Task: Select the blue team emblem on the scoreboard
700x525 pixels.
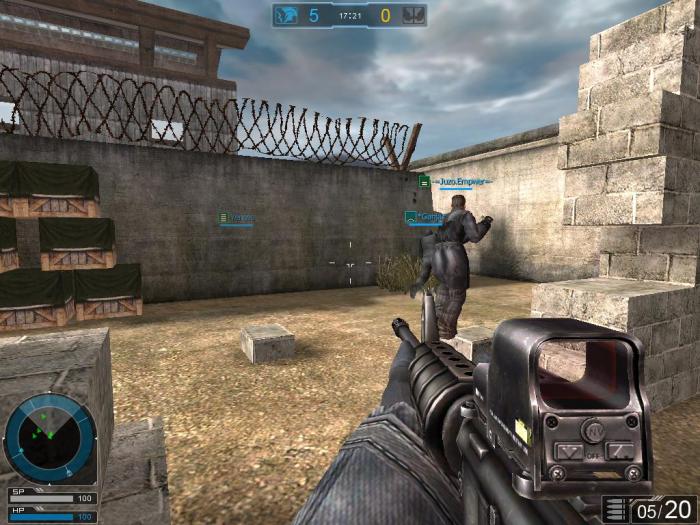Action: coord(287,15)
